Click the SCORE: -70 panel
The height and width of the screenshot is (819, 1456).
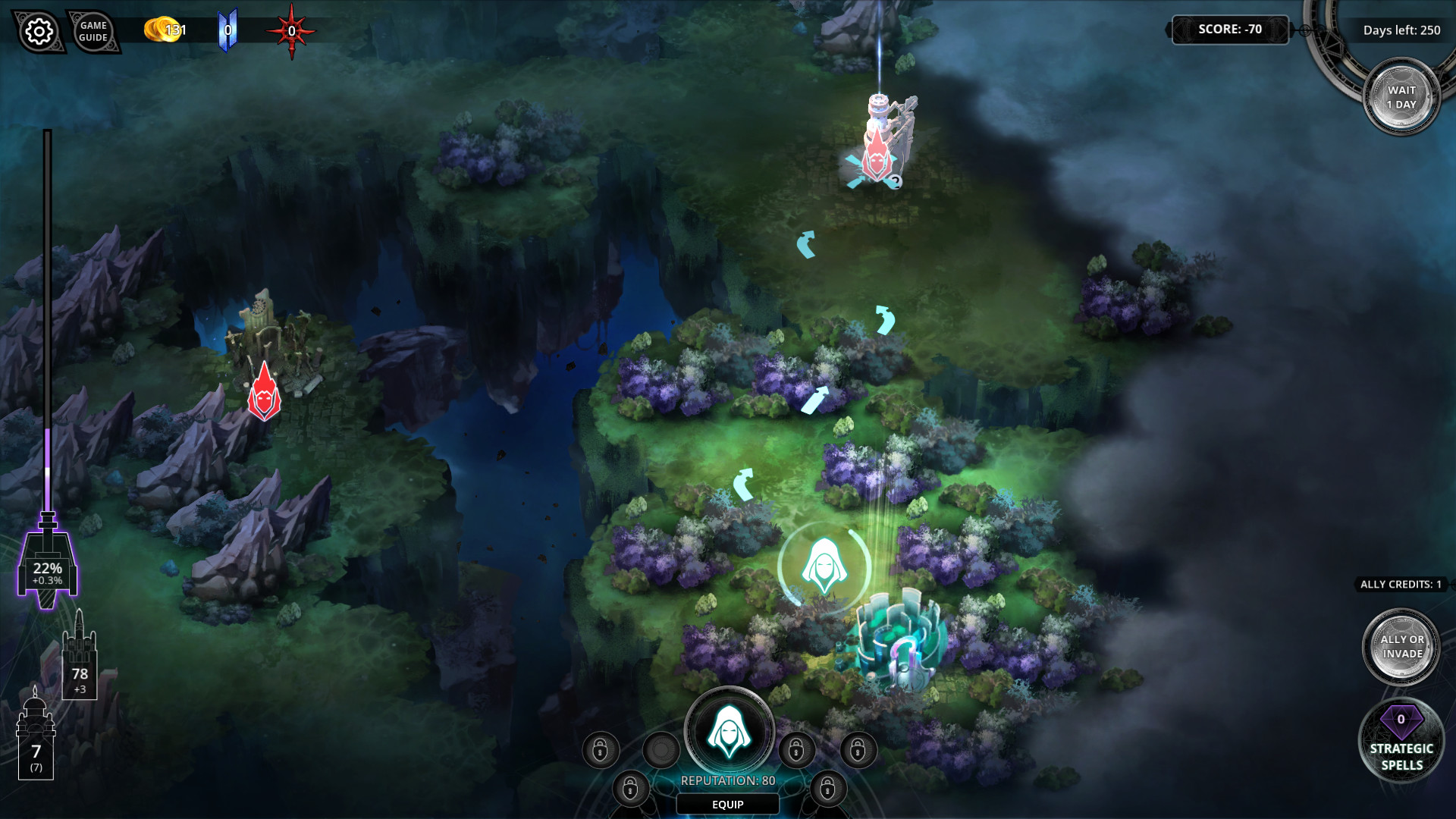[1230, 30]
